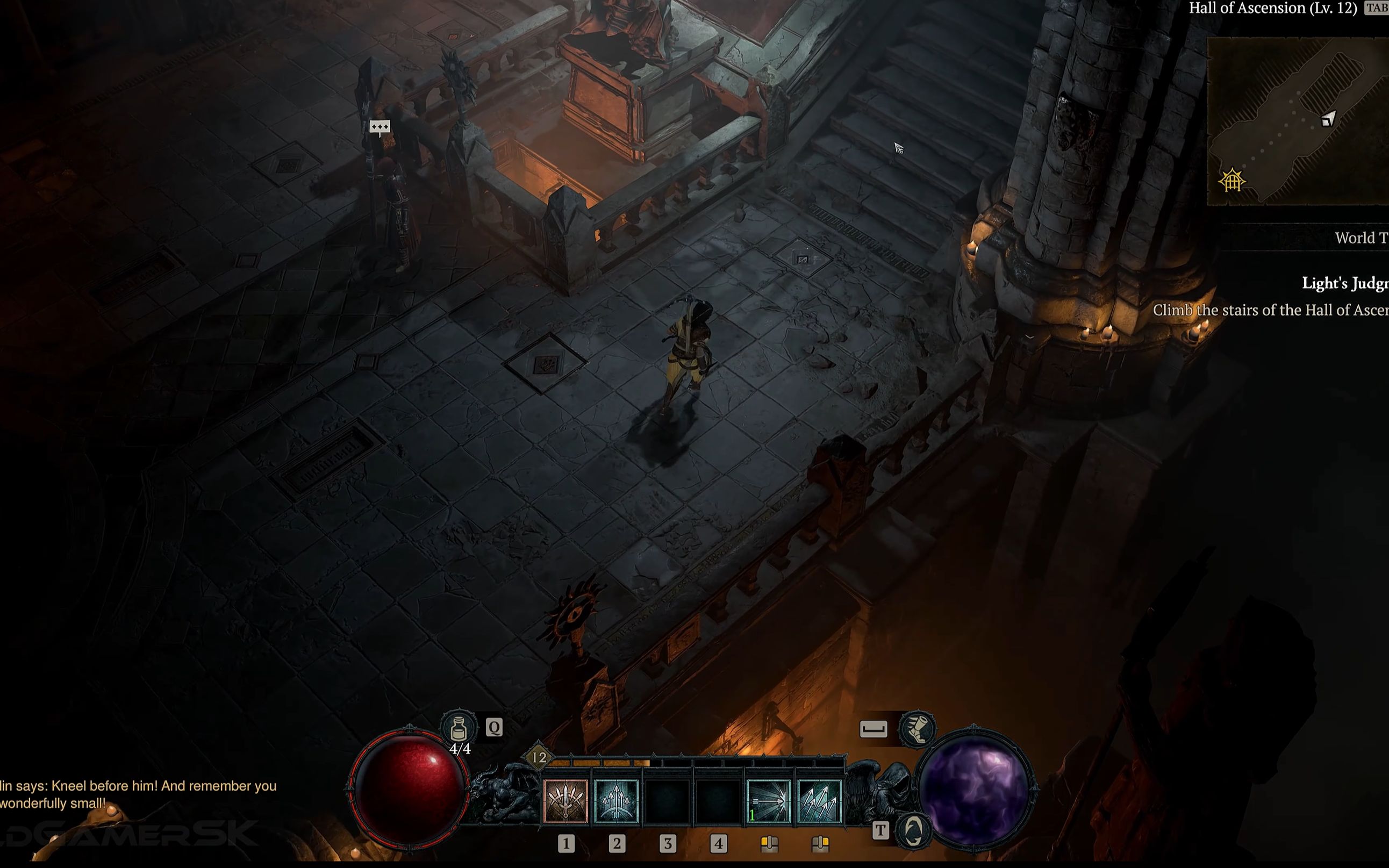The height and width of the screenshot is (868, 1389).
Task: Click the yellow dungeon gate marker on minimap
Action: coord(1231,182)
